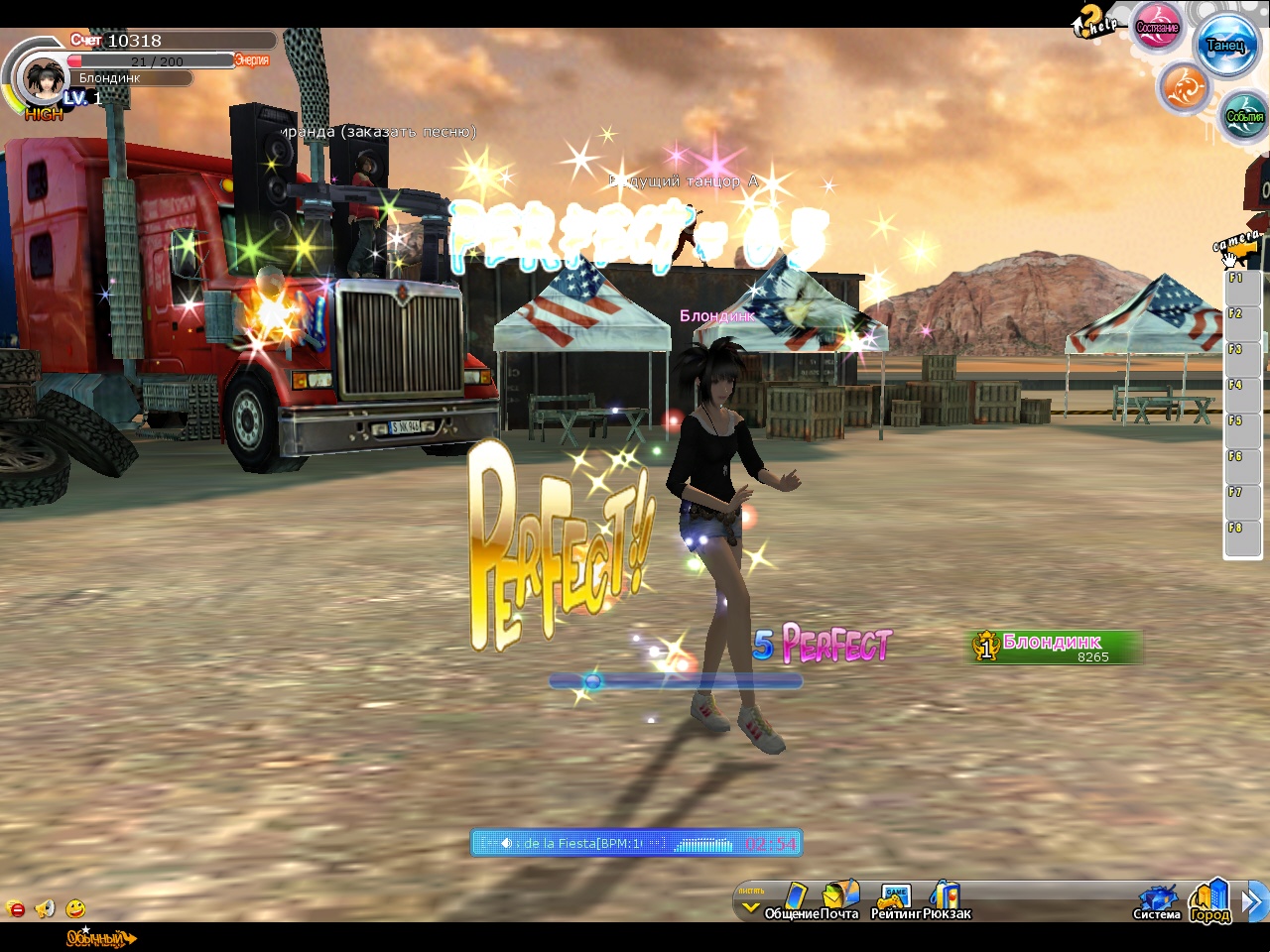Open the Рюкзак backpack
Image resolution: width=1270 pixels, height=952 pixels.
(x=947, y=900)
